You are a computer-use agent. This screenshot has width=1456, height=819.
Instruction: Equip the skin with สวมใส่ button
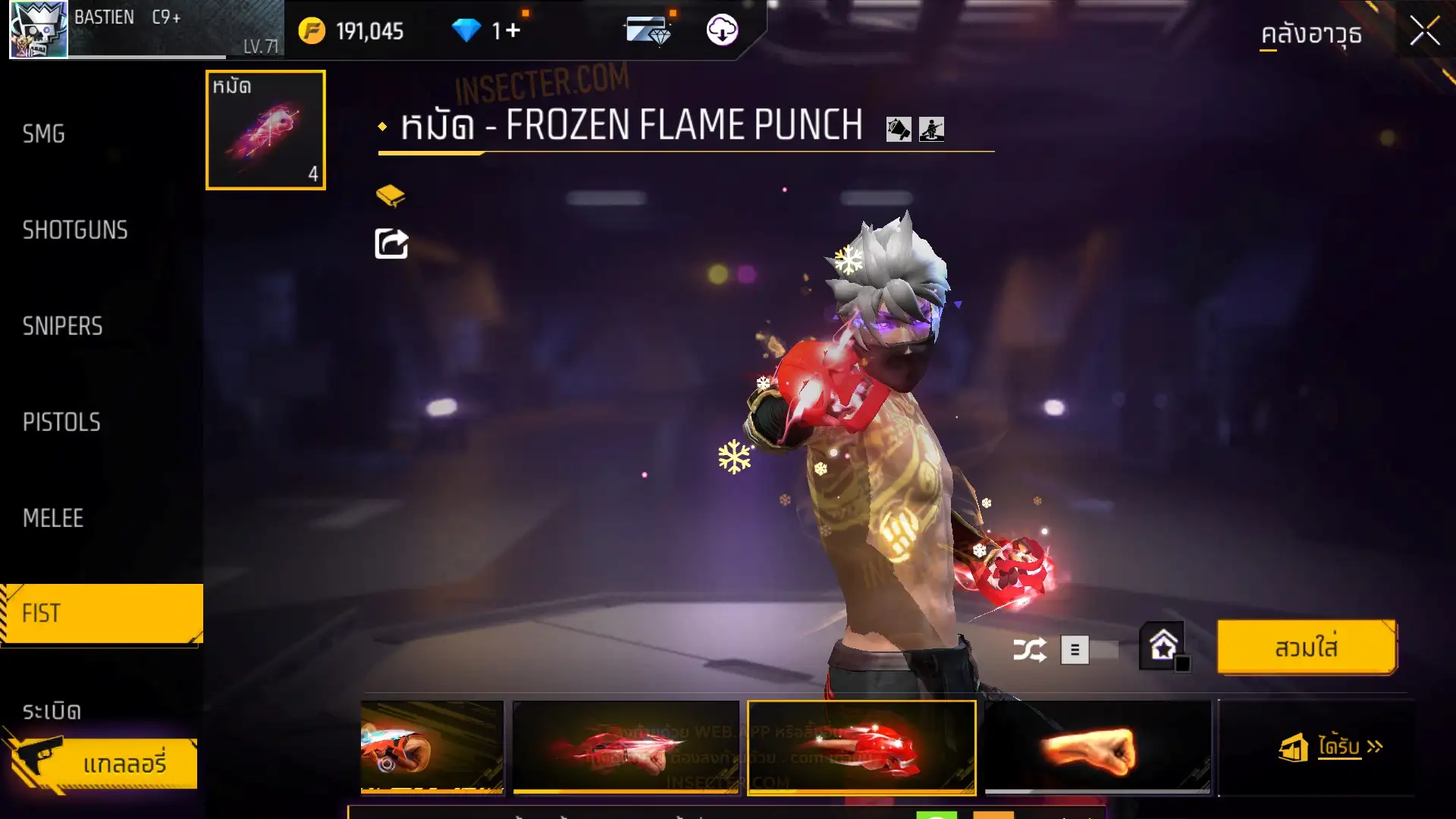click(x=1306, y=648)
